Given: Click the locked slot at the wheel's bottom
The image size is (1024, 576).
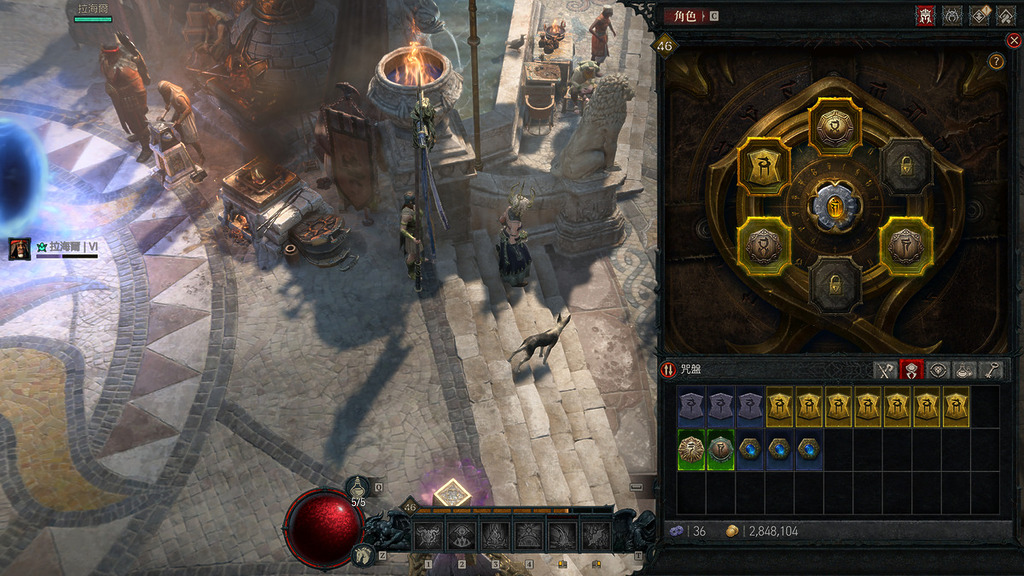Looking at the screenshot, I should pyautogui.click(x=834, y=285).
